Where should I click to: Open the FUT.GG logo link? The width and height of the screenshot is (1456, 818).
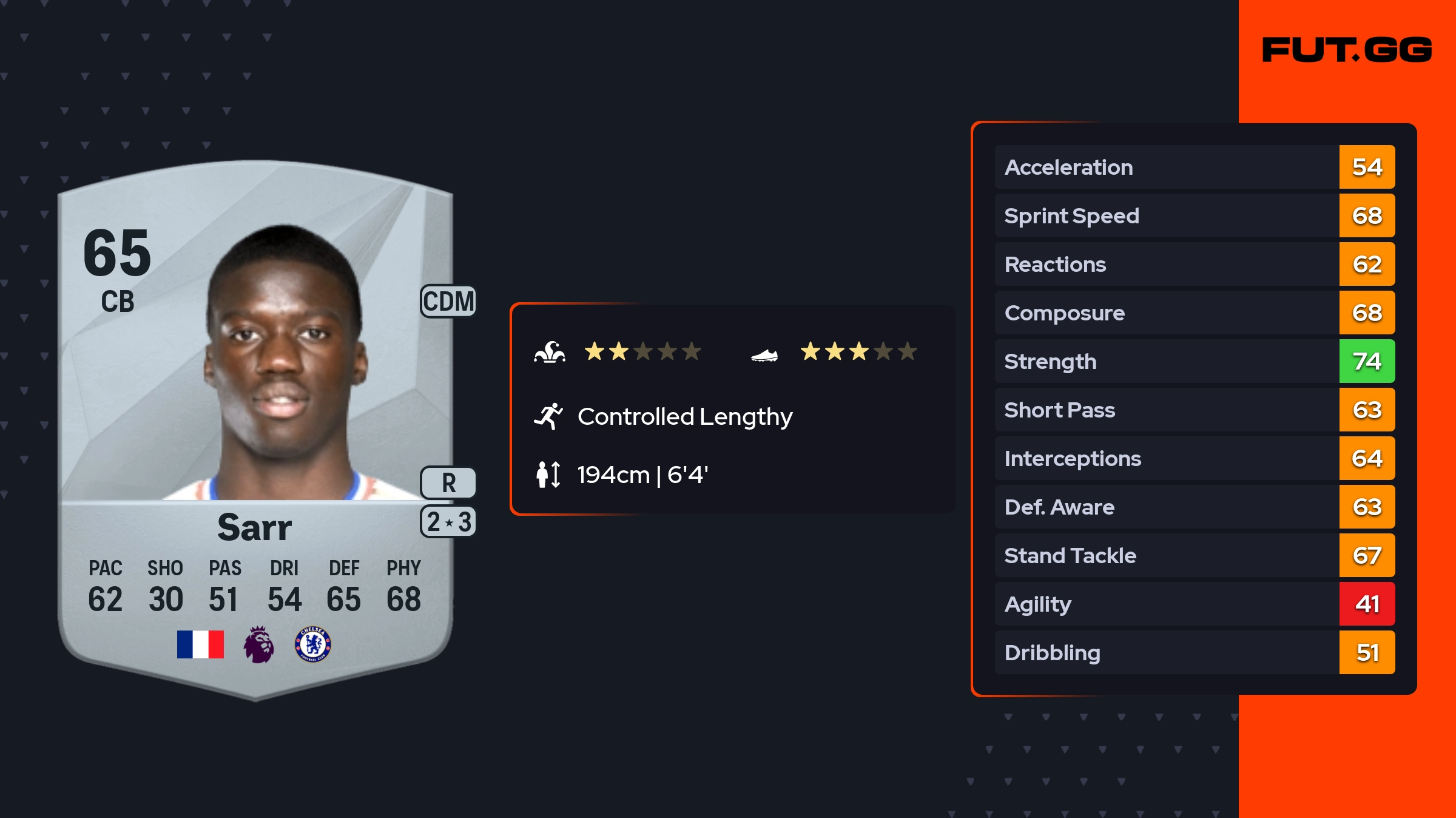1347,50
